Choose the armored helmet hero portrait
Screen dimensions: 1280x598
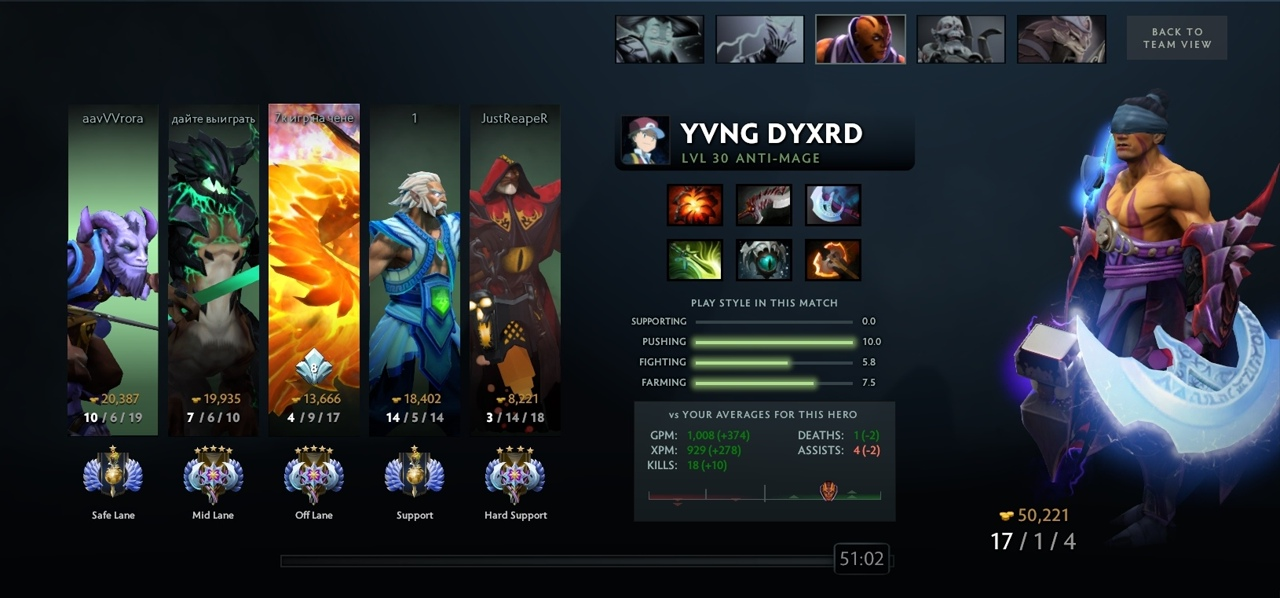[1061, 39]
